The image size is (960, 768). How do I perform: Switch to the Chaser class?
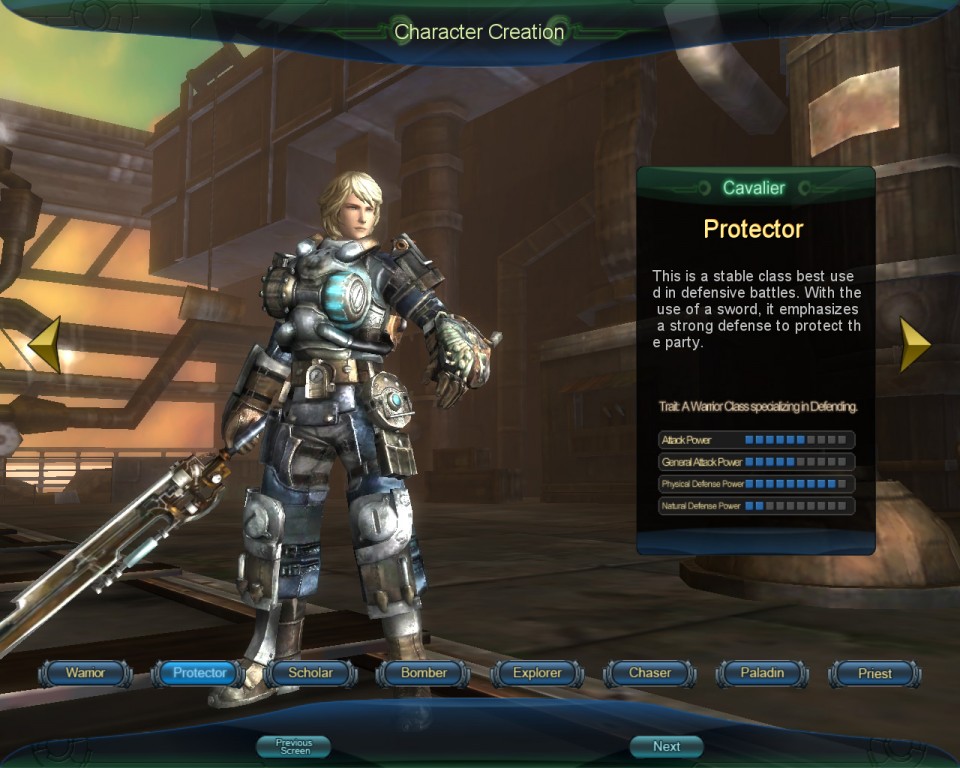tap(650, 673)
